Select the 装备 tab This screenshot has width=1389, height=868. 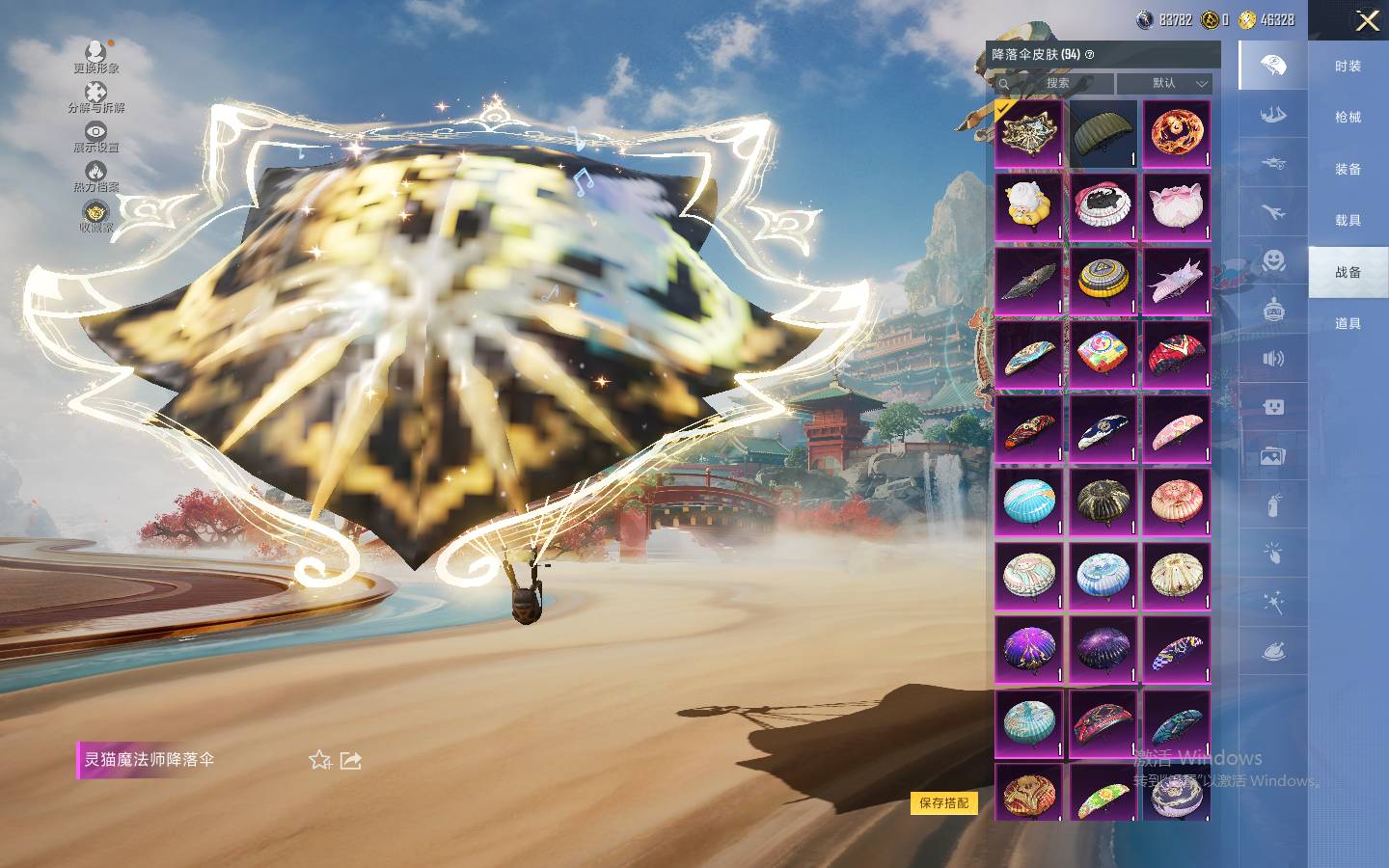1348,169
